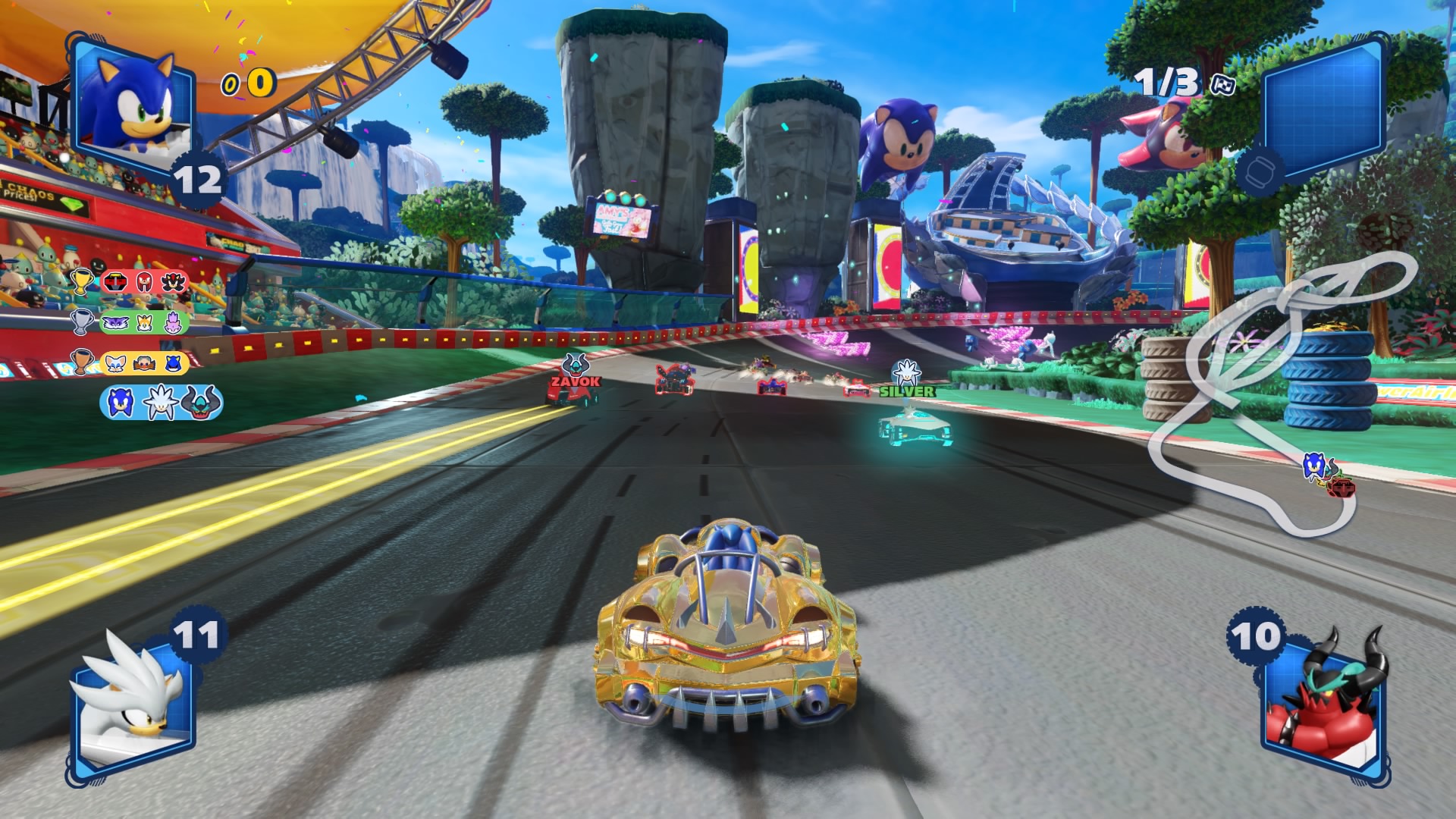Screen dimensions: 1456x819
Task: Click the Silver name marker above kart
Action: pos(907,391)
